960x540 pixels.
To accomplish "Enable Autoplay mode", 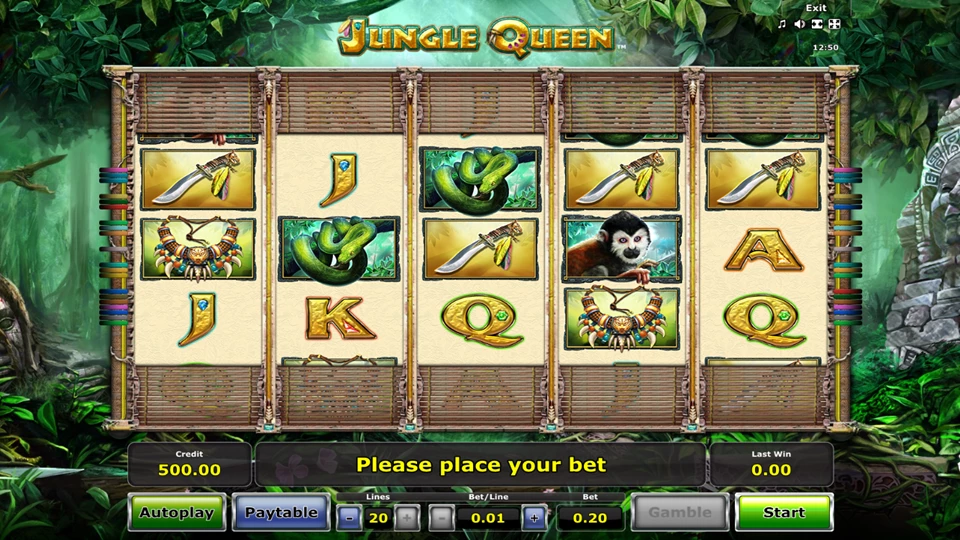I will click(x=177, y=513).
